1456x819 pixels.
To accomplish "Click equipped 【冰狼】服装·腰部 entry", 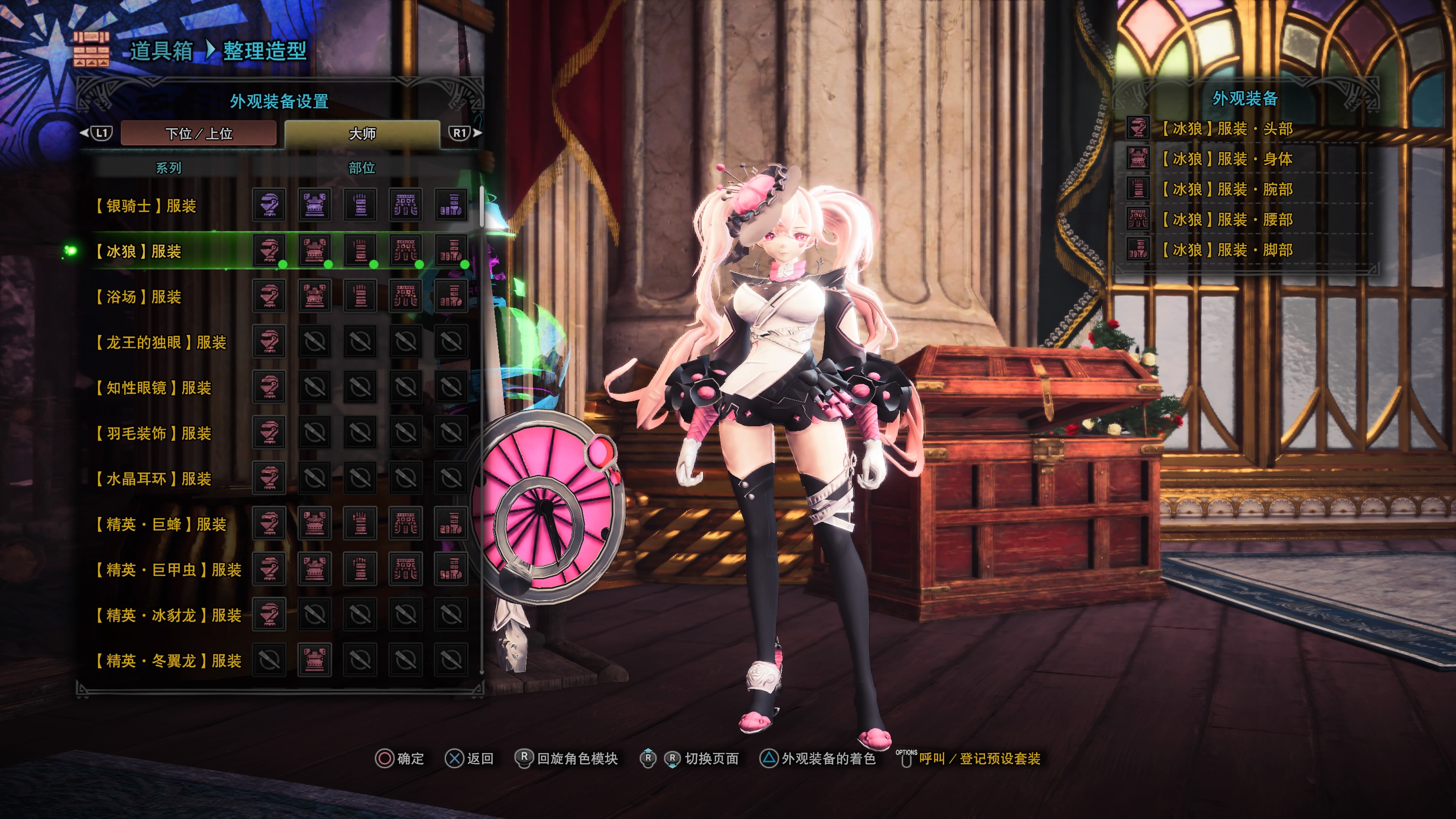I will (x=1227, y=219).
